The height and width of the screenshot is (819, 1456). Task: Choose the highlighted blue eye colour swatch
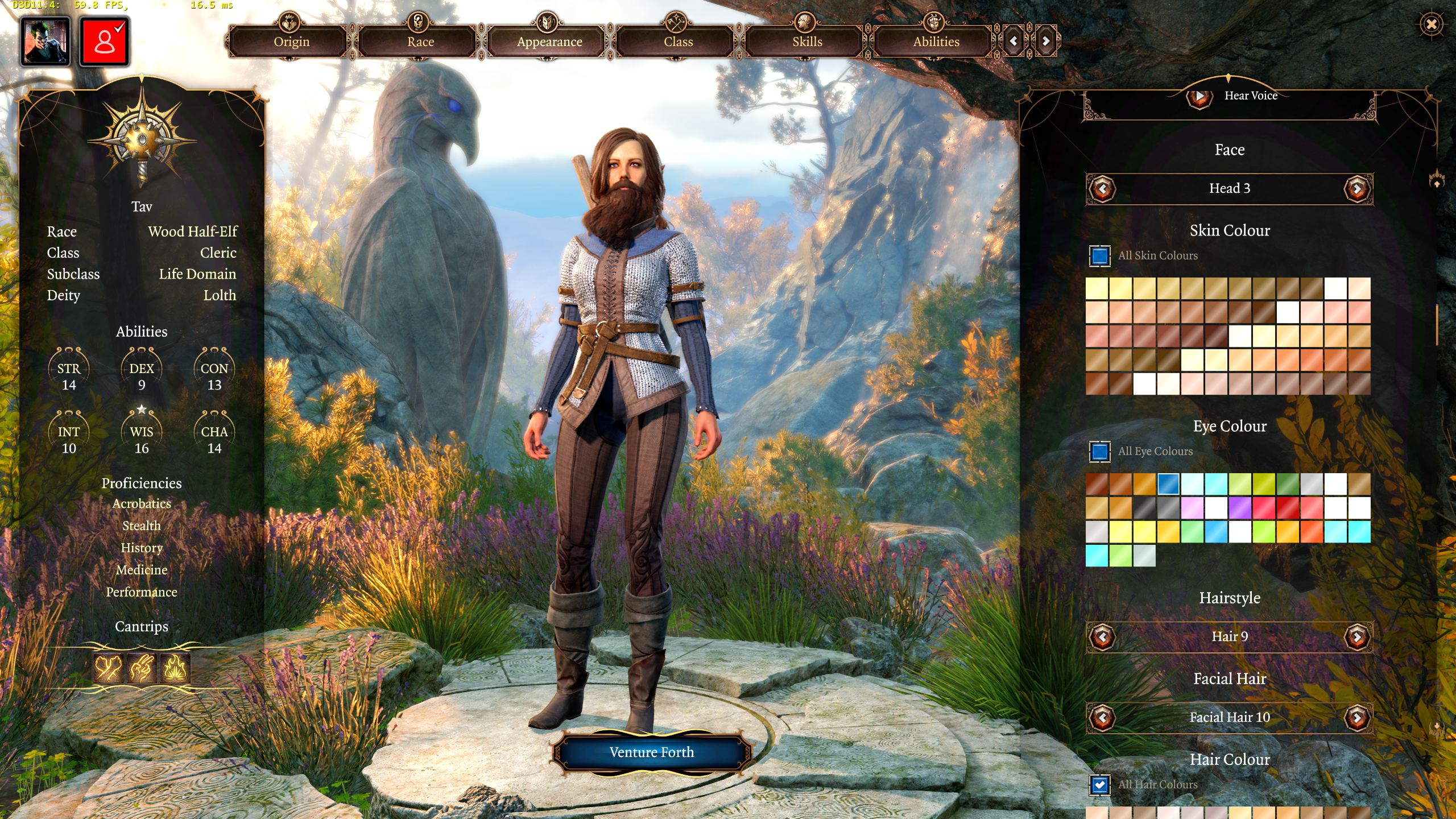(1168, 485)
